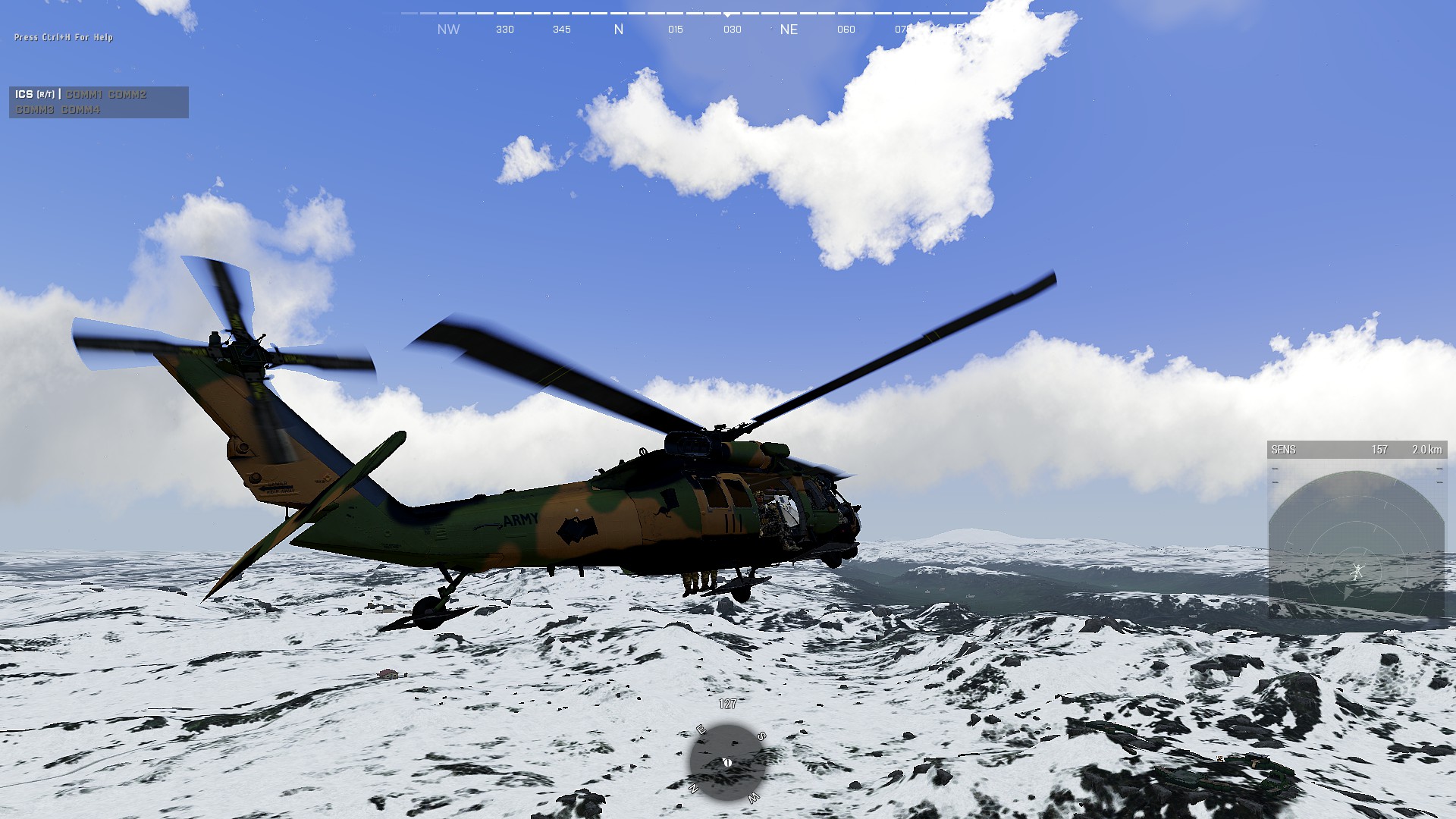Click the Press Ctrl+H For Help text
This screenshot has width=1456, height=819.
click(x=64, y=36)
